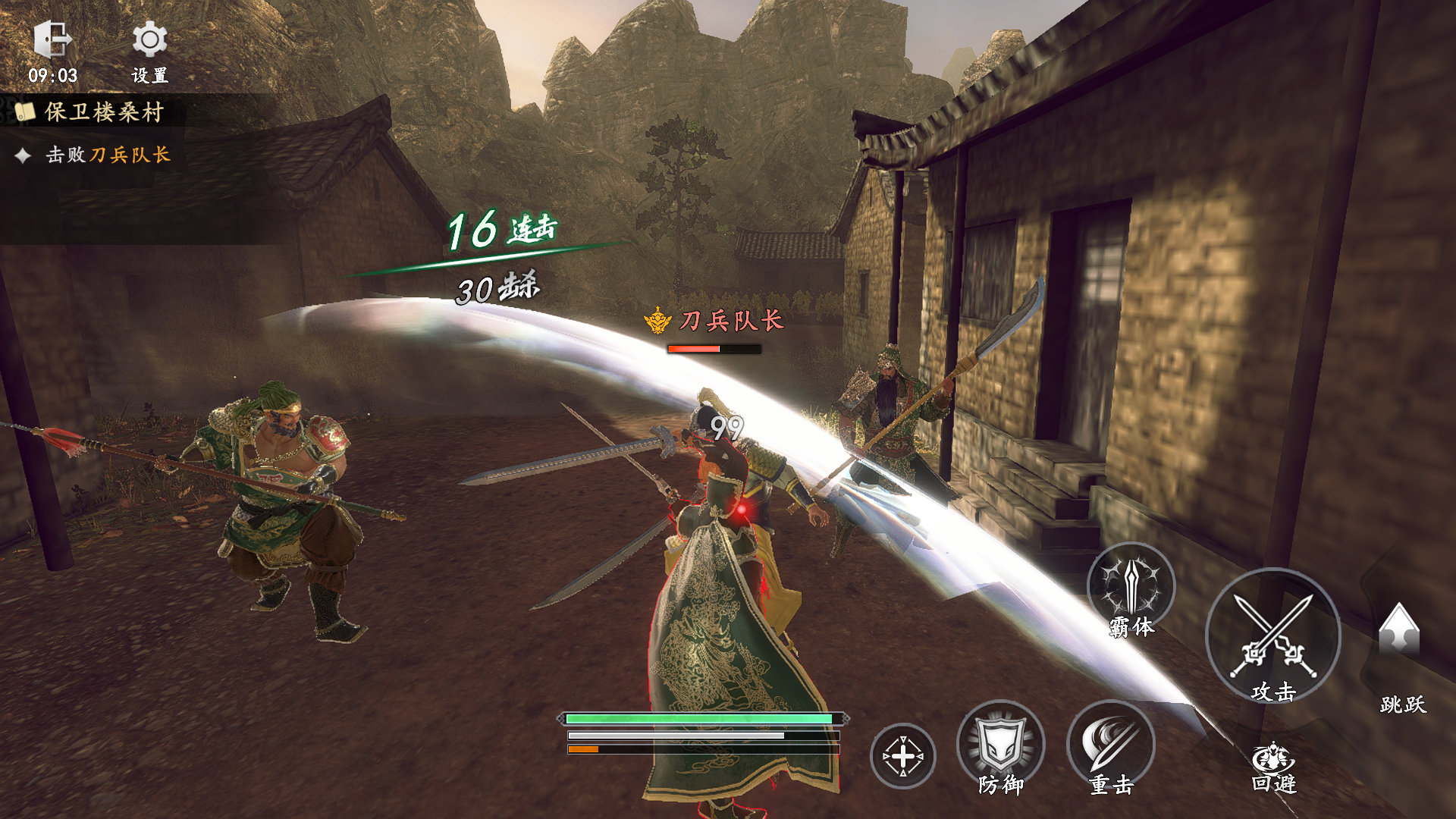Toggle the crosshair lock-on target button

pyautogui.click(x=902, y=756)
